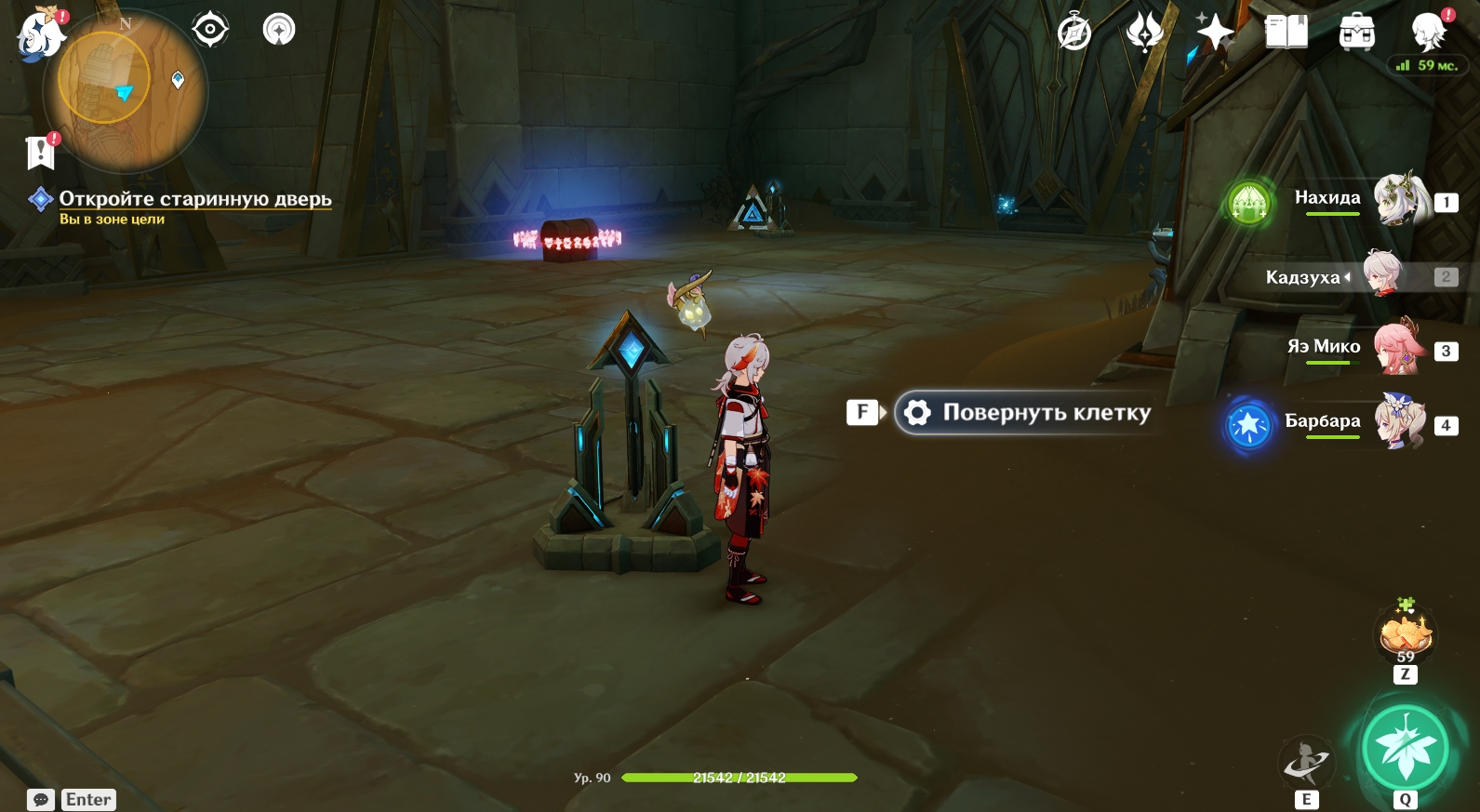Image resolution: width=1480 pixels, height=812 pixels.
Task: Open the inventory backpack icon
Action: pos(1356,33)
